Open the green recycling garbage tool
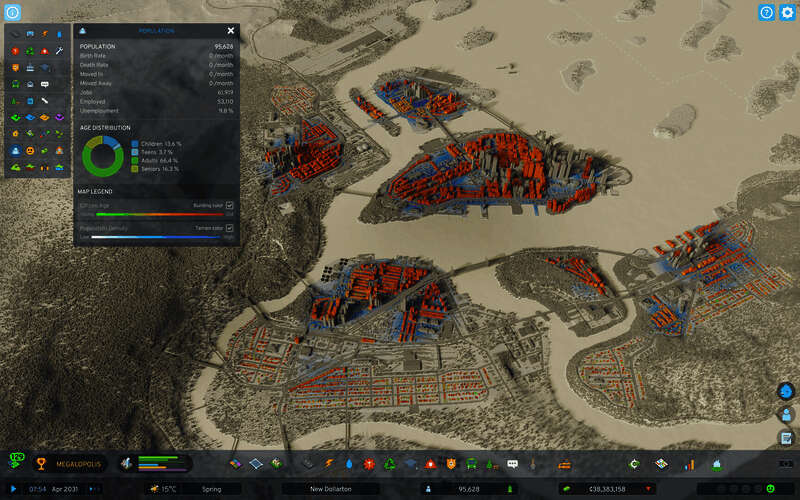This screenshot has width=800, height=500. point(391,464)
